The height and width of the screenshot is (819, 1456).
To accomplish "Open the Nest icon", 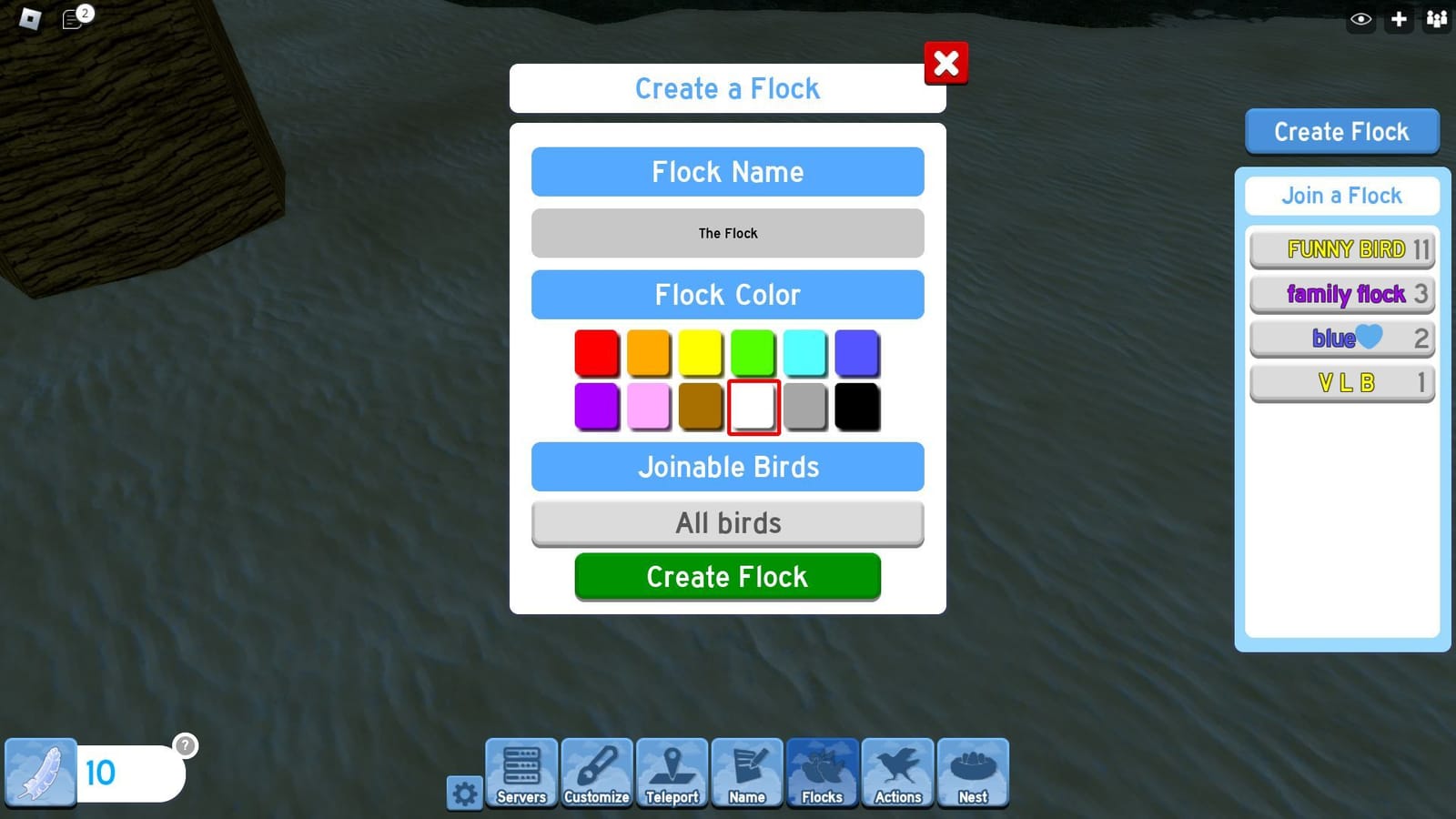I will 973,773.
